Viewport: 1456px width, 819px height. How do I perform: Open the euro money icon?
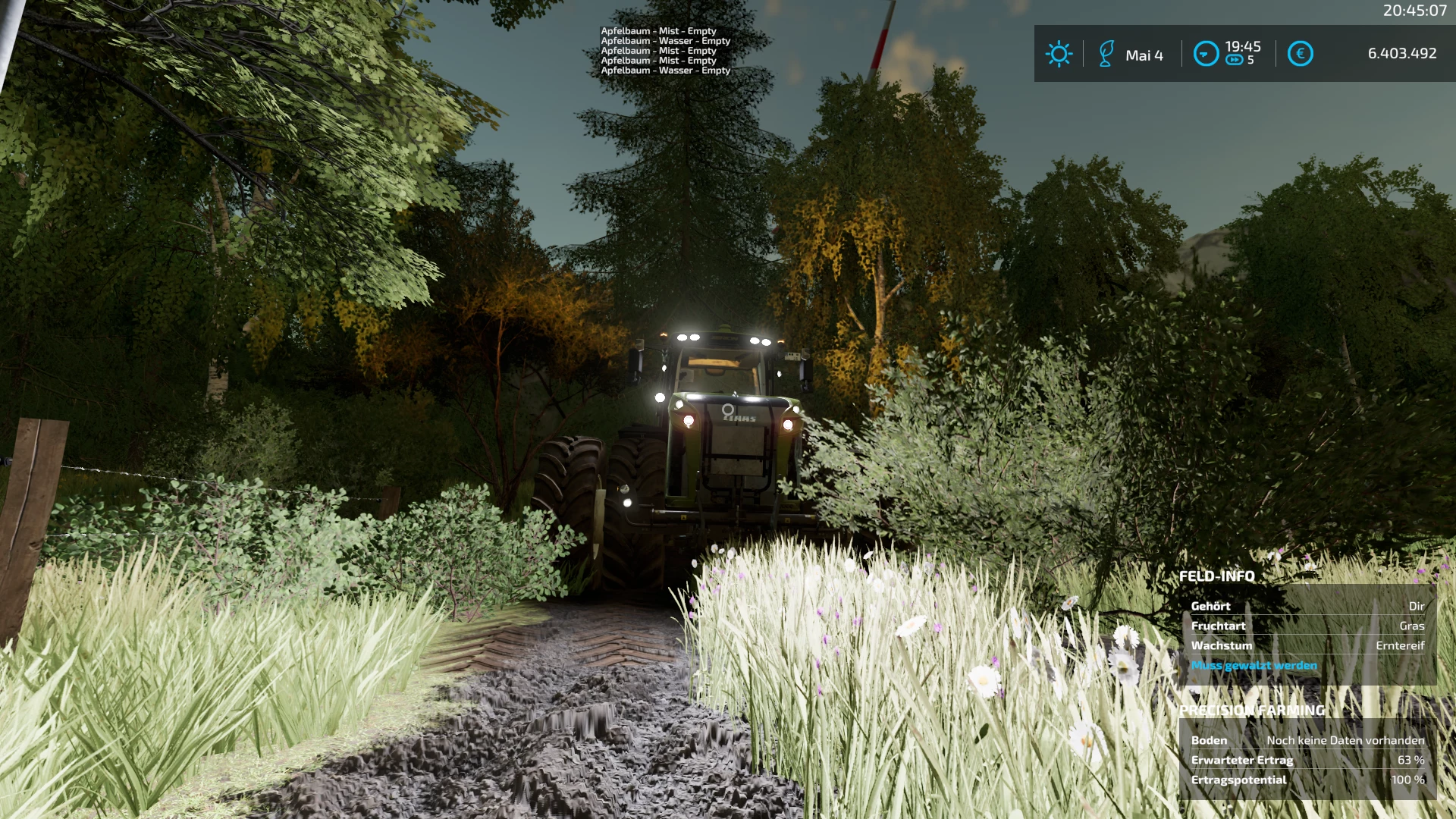point(1300,54)
